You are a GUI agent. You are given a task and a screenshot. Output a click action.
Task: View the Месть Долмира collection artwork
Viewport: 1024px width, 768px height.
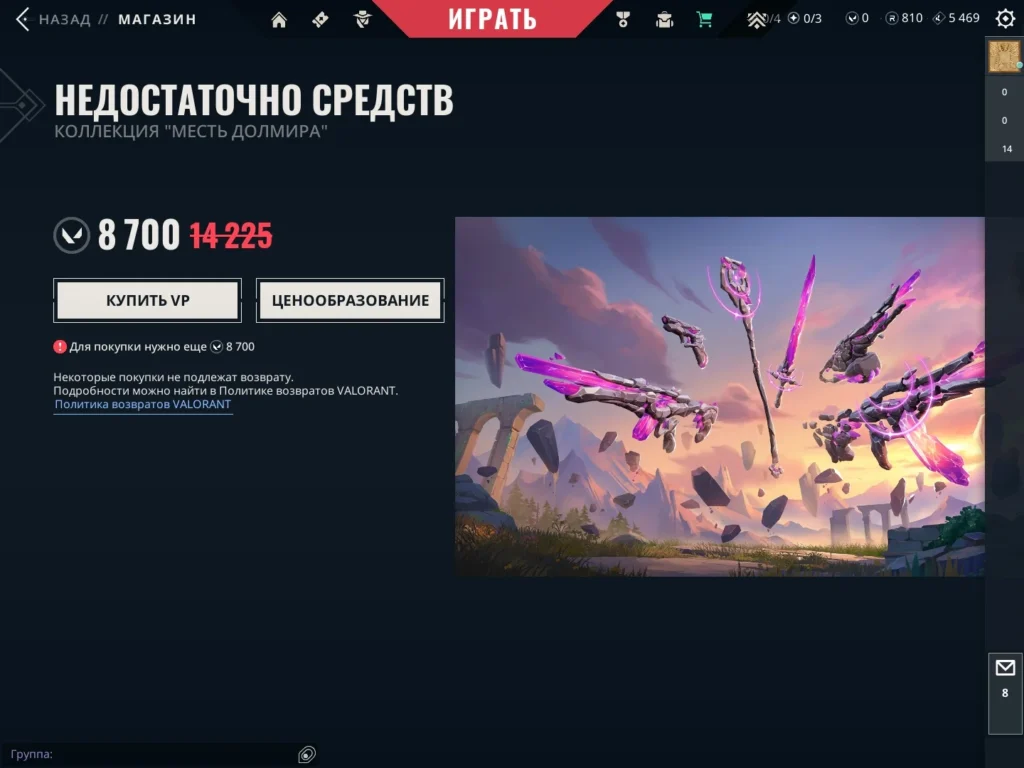tap(719, 396)
